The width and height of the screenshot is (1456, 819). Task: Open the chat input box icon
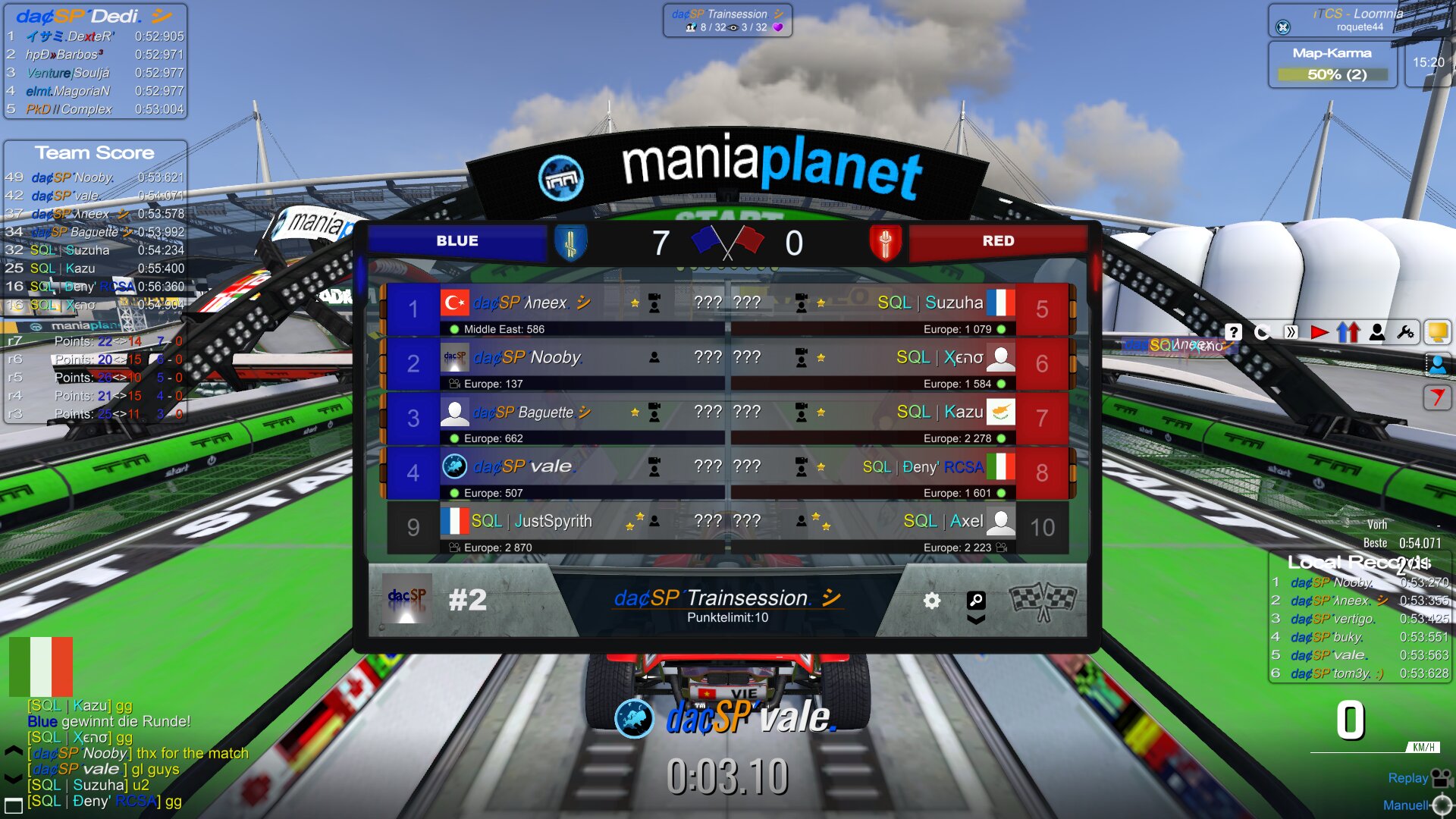pos(14,805)
